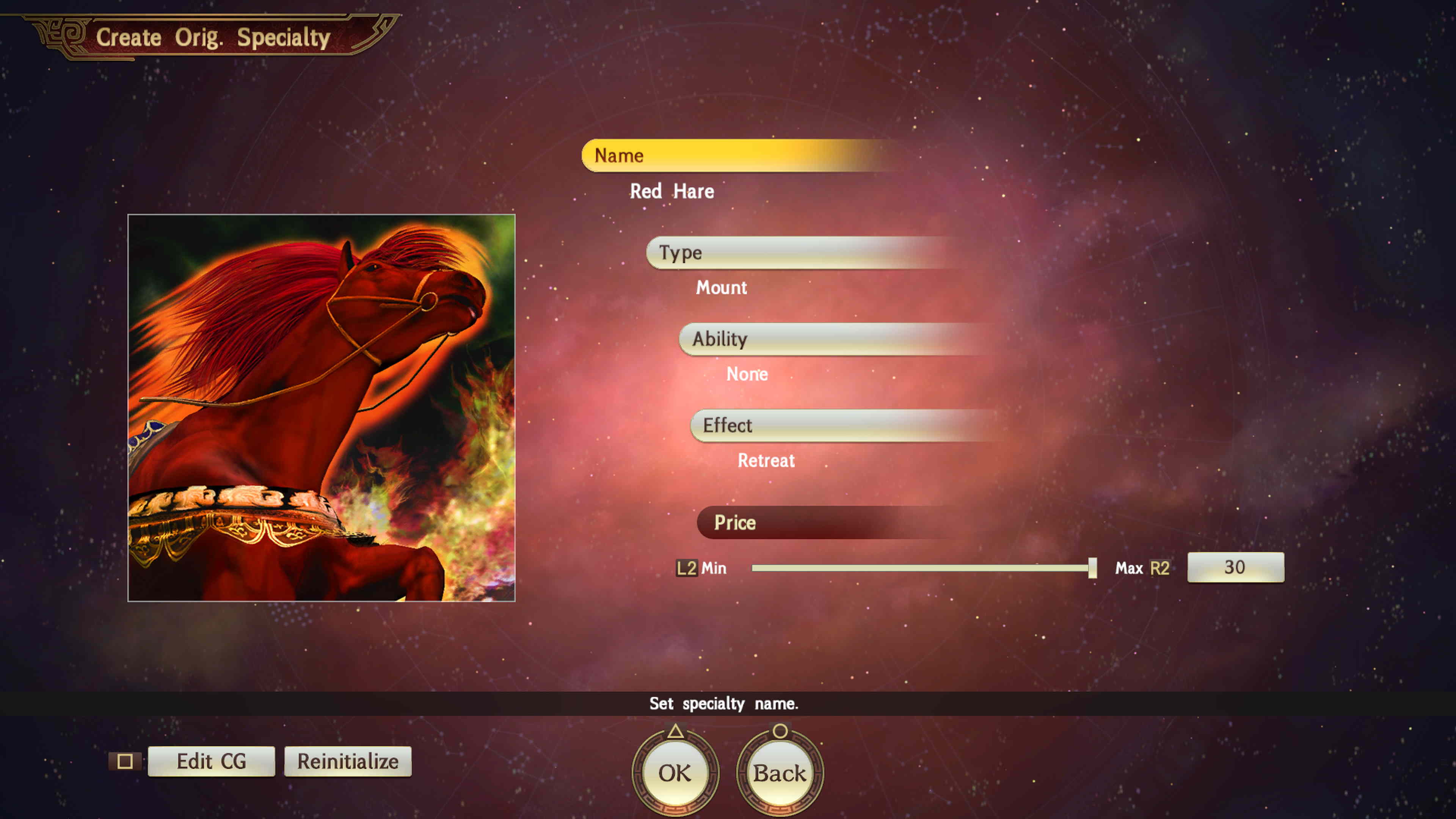This screenshot has height=819, width=1456.
Task: Select the None ability value
Action: [x=747, y=373]
